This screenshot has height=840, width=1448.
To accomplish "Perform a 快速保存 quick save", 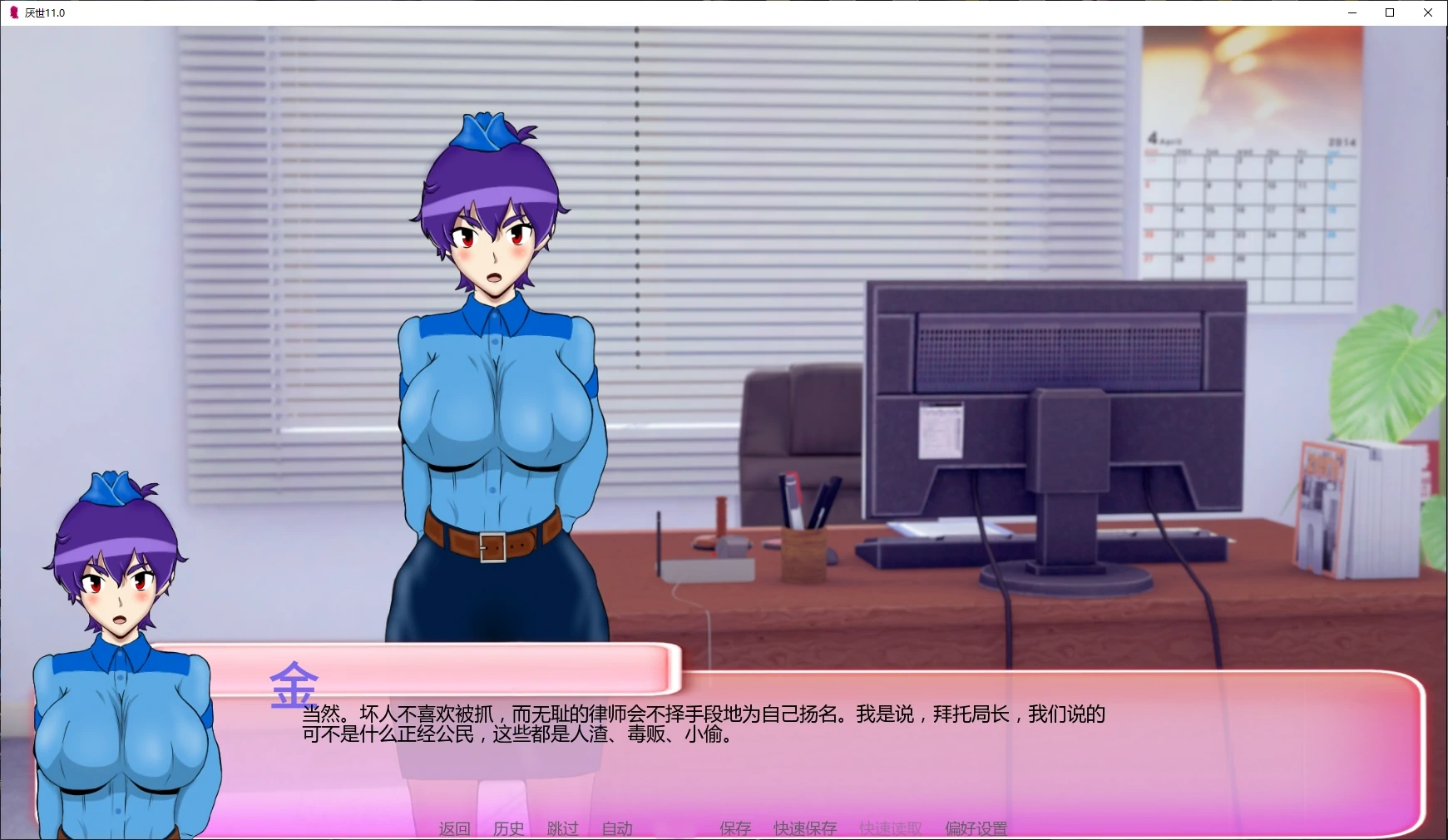I will click(x=804, y=828).
